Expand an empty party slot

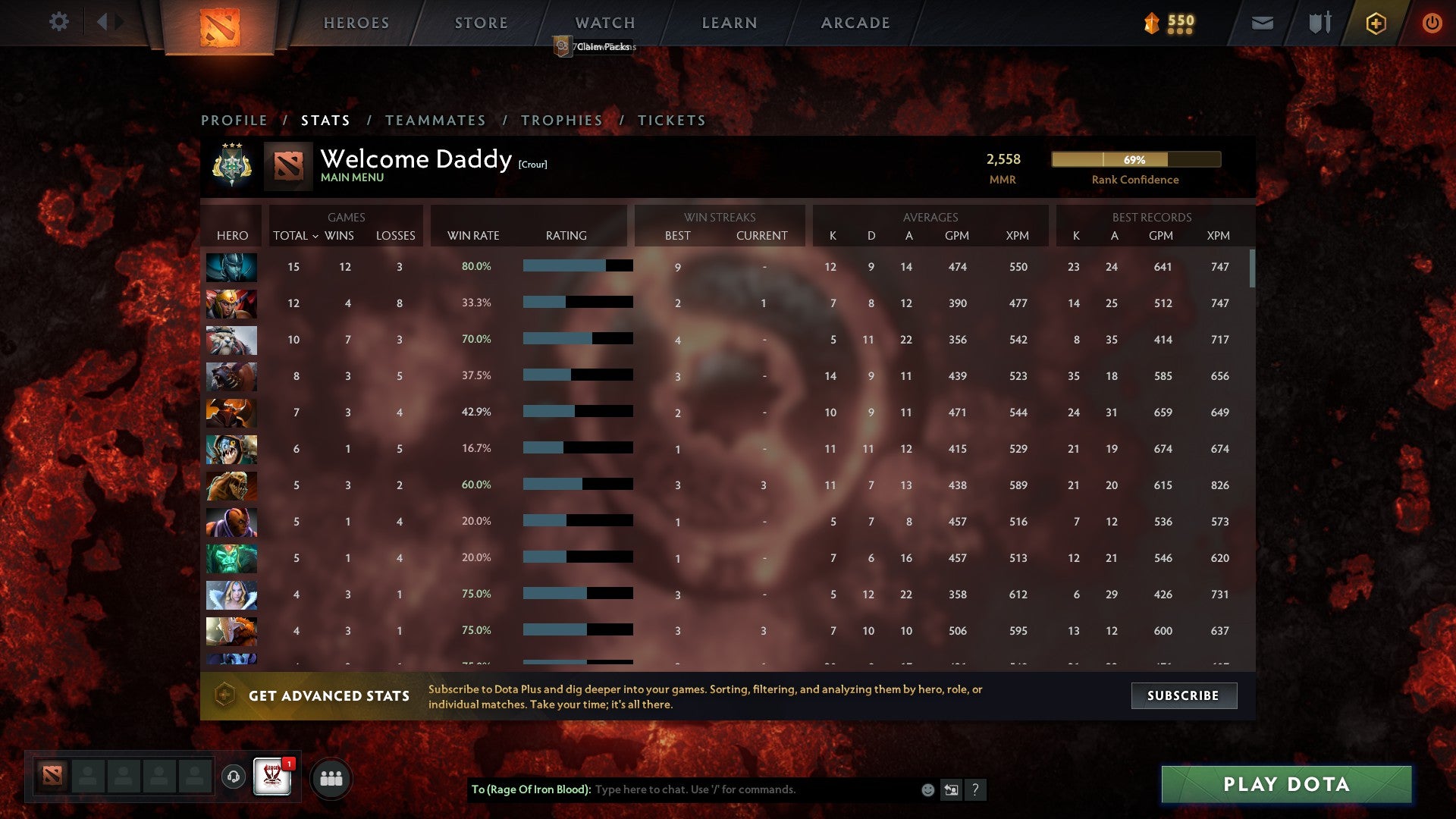pos(87,777)
